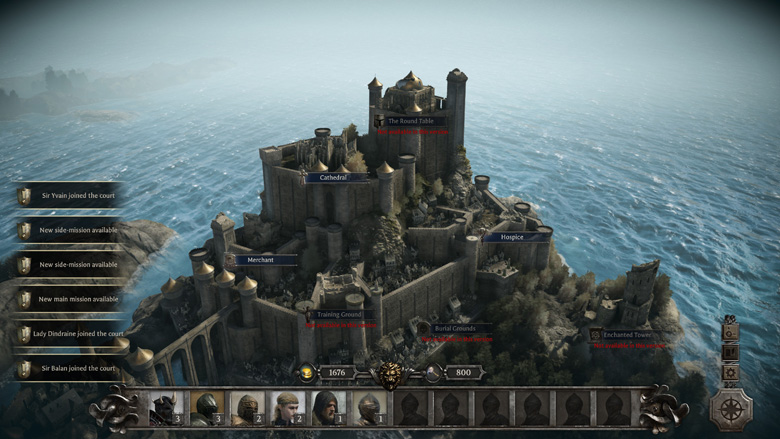The image size is (780, 439).
Task: Open the new main mission notification
Action: tap(70, 299)
